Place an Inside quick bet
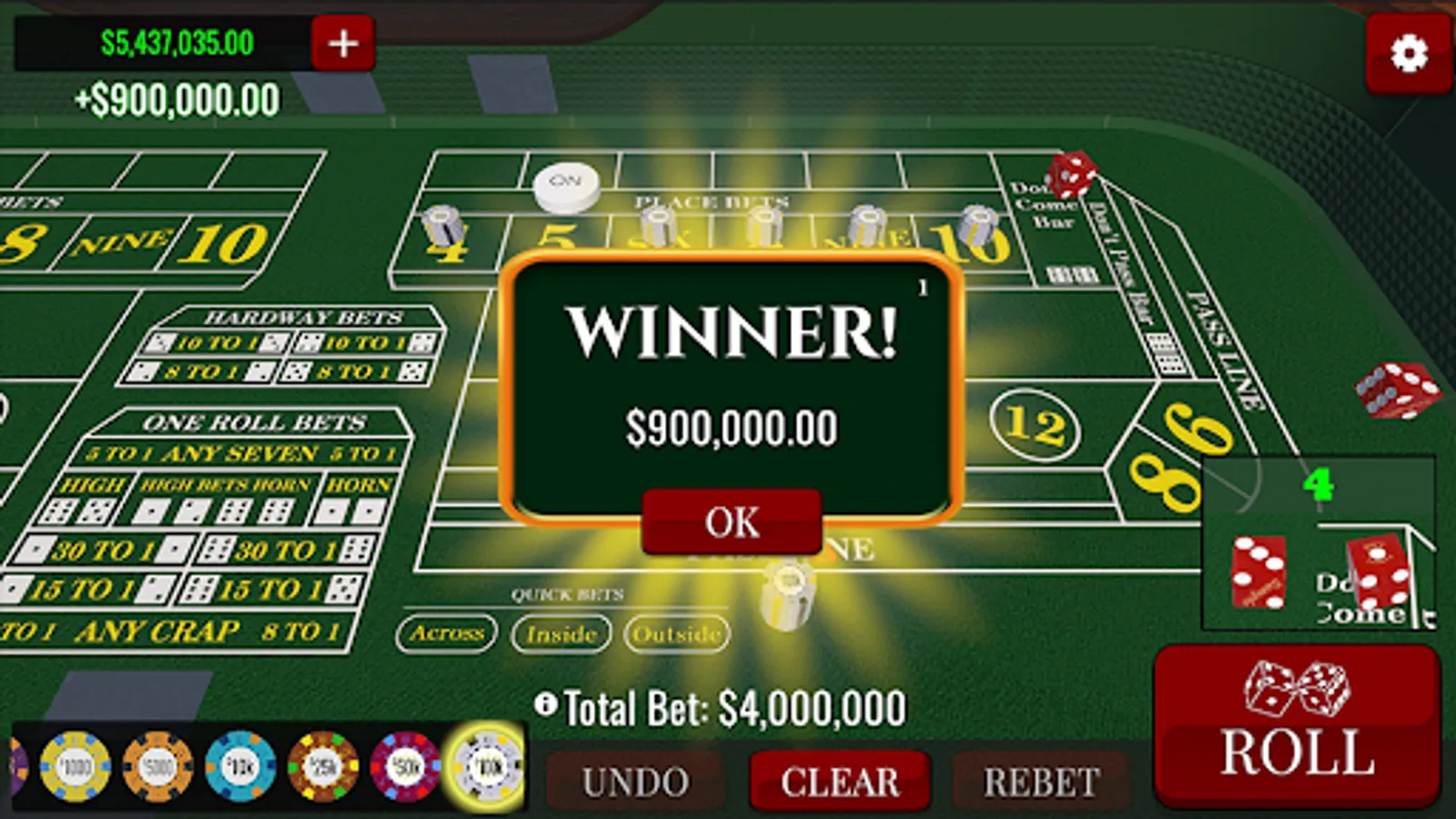This screenshot has width=1456, height=819. (561, 634)
